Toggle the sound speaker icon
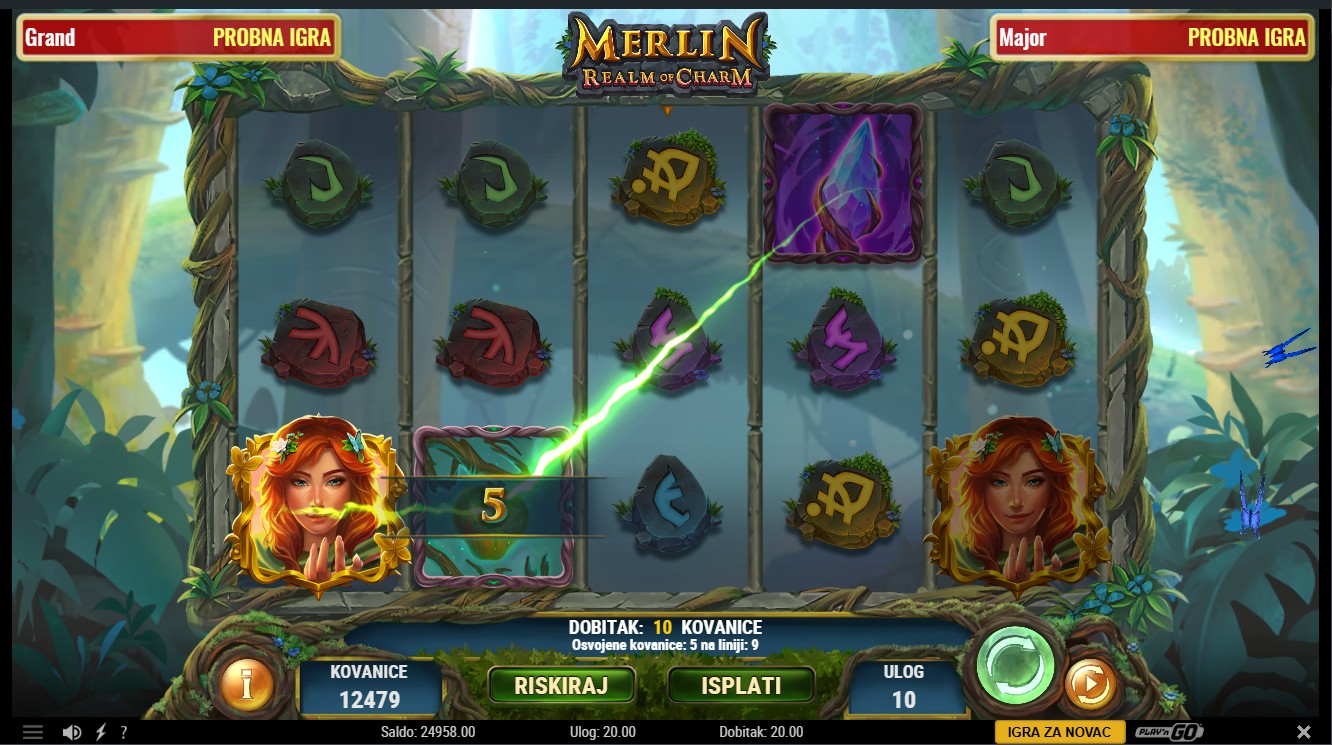Screen dimensions: 1332x745 (x=71, y=732)
